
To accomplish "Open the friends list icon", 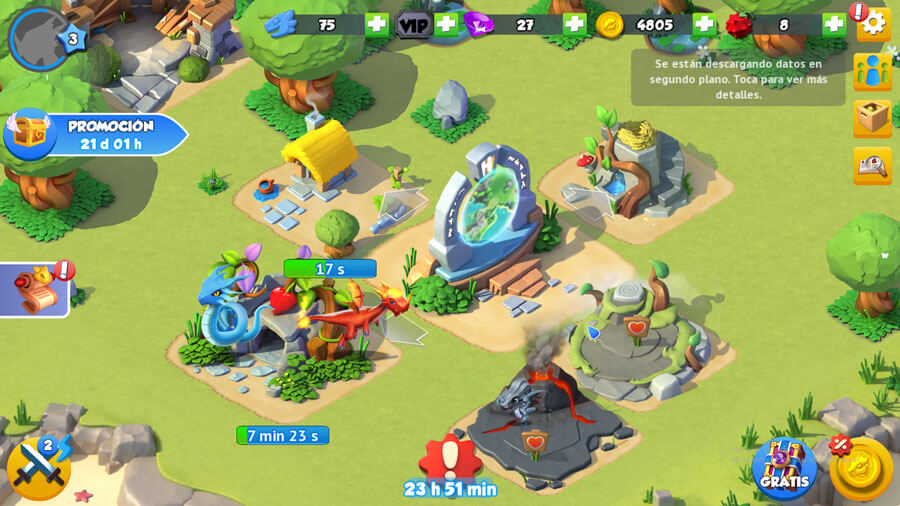I will click(x=873, y=72).
